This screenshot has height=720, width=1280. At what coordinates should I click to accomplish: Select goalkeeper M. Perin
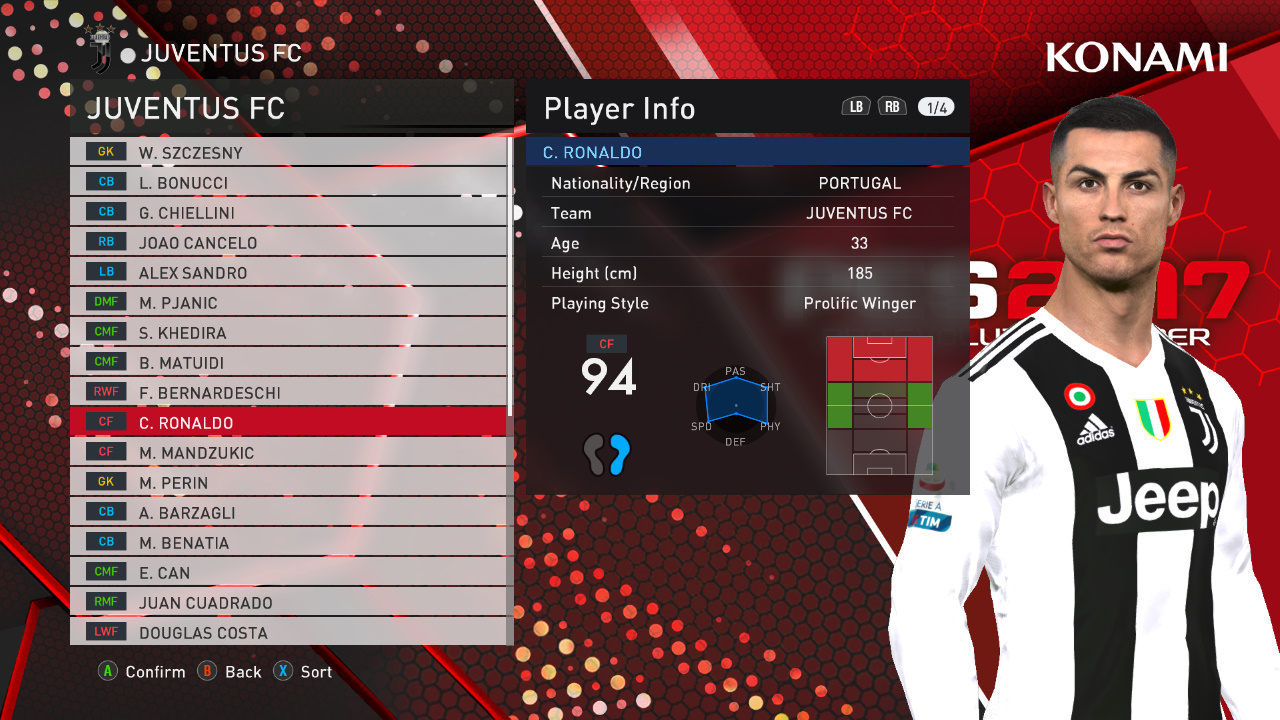288,482
